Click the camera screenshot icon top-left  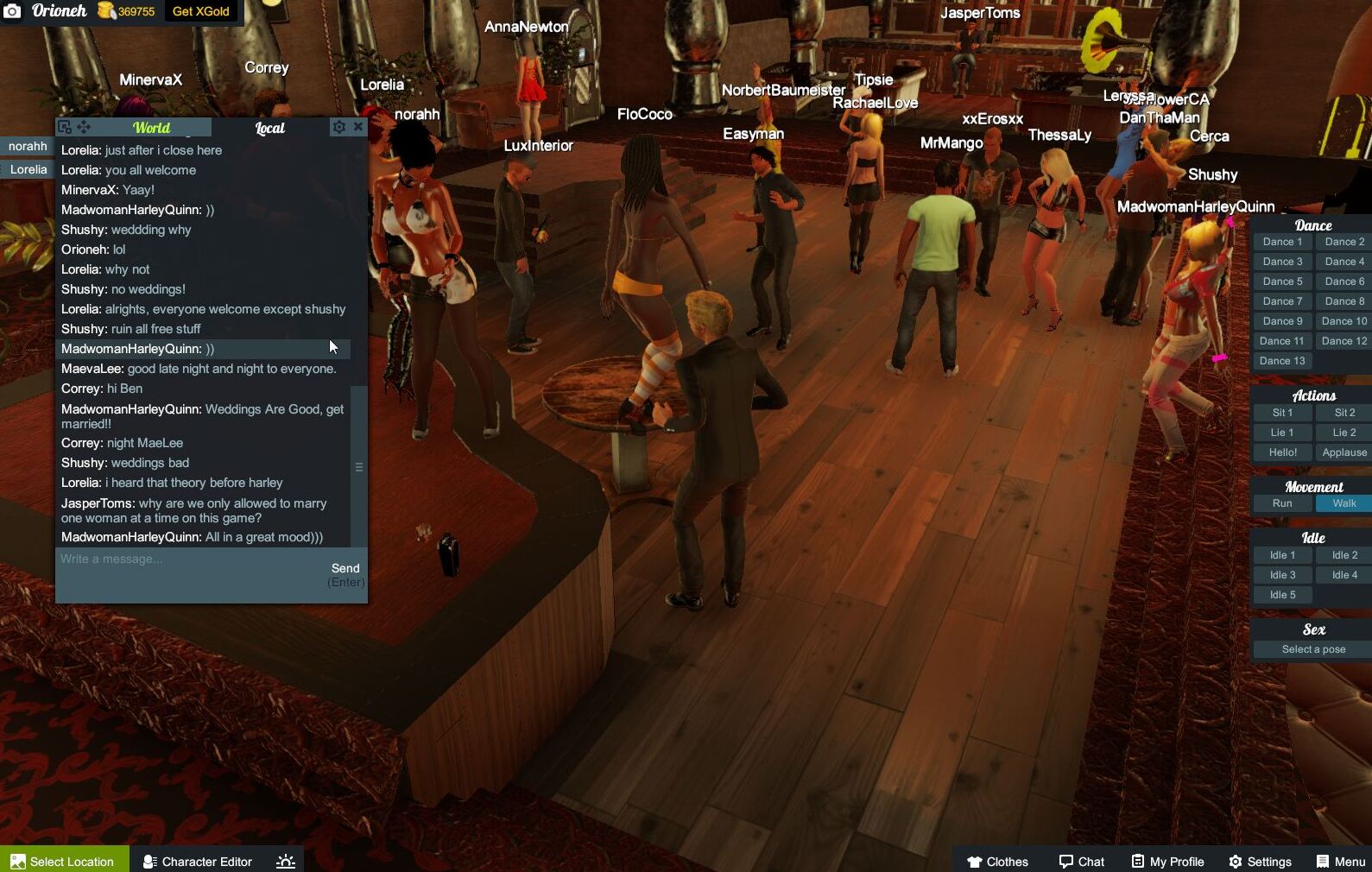click(12, 11)
